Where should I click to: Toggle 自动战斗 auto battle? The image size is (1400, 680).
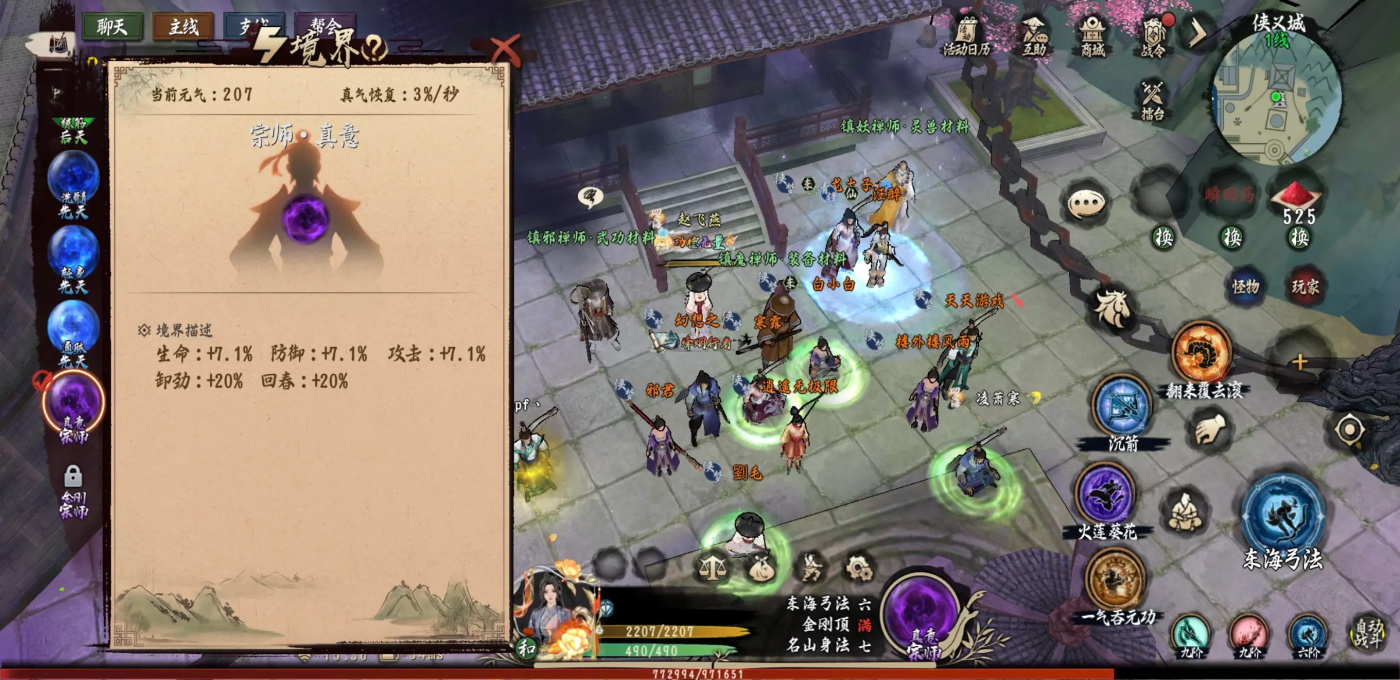1367,632
